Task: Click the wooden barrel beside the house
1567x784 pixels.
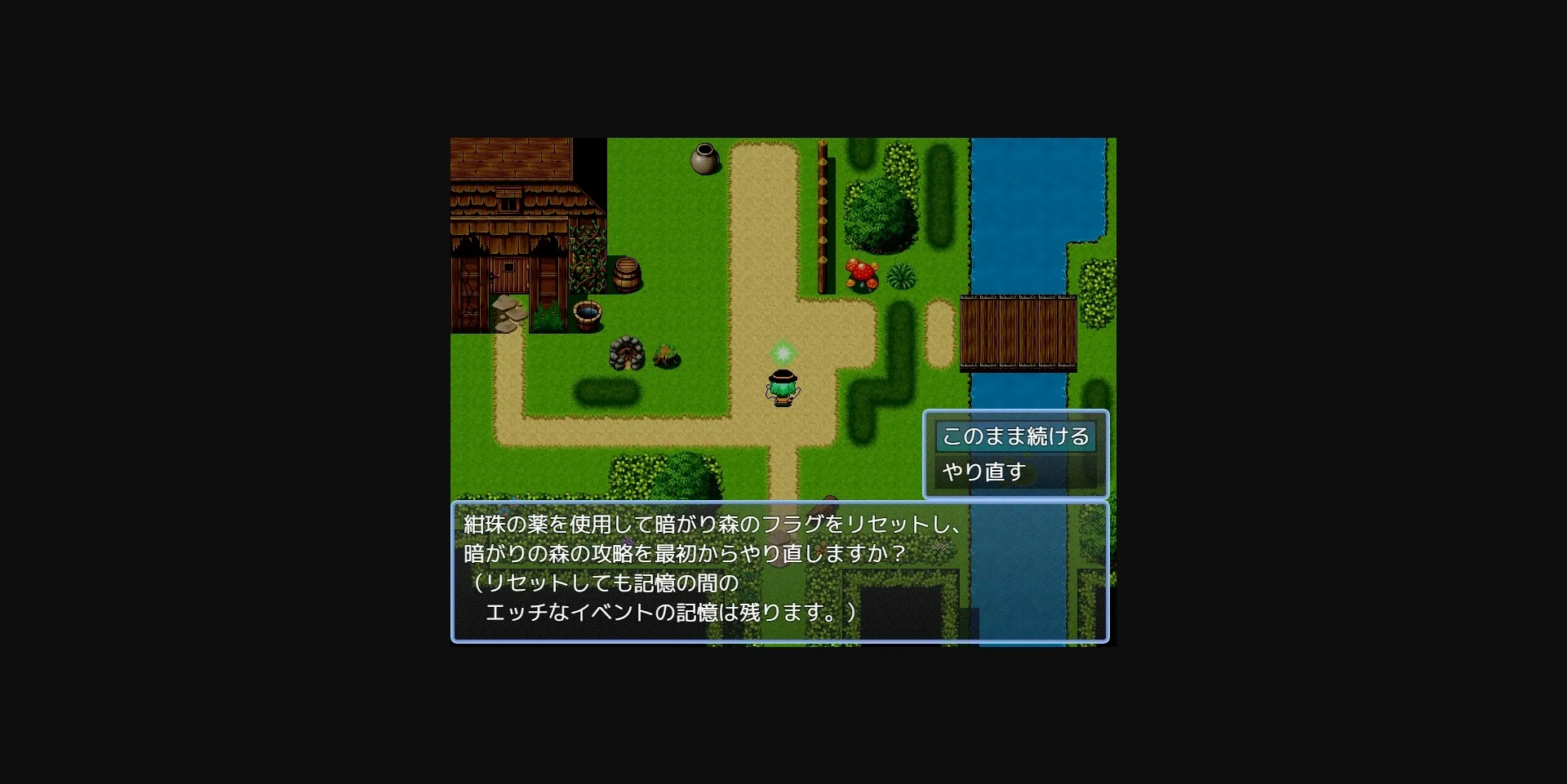Action: coord(625,273)
